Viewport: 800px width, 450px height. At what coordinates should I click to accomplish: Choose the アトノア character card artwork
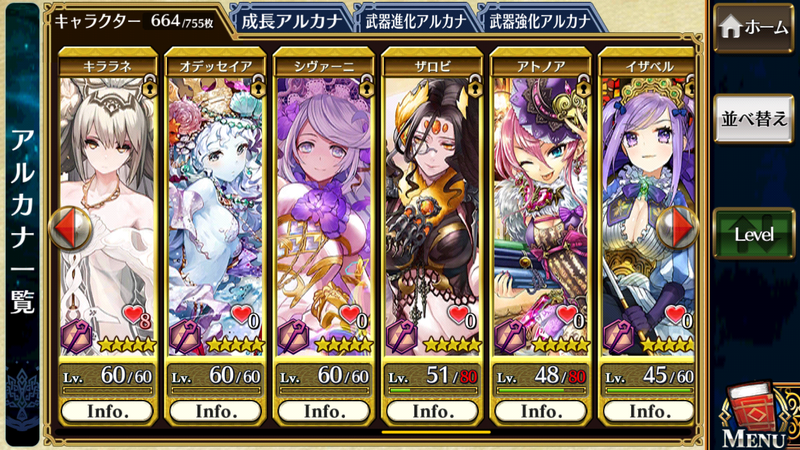(x=540, y=200)
